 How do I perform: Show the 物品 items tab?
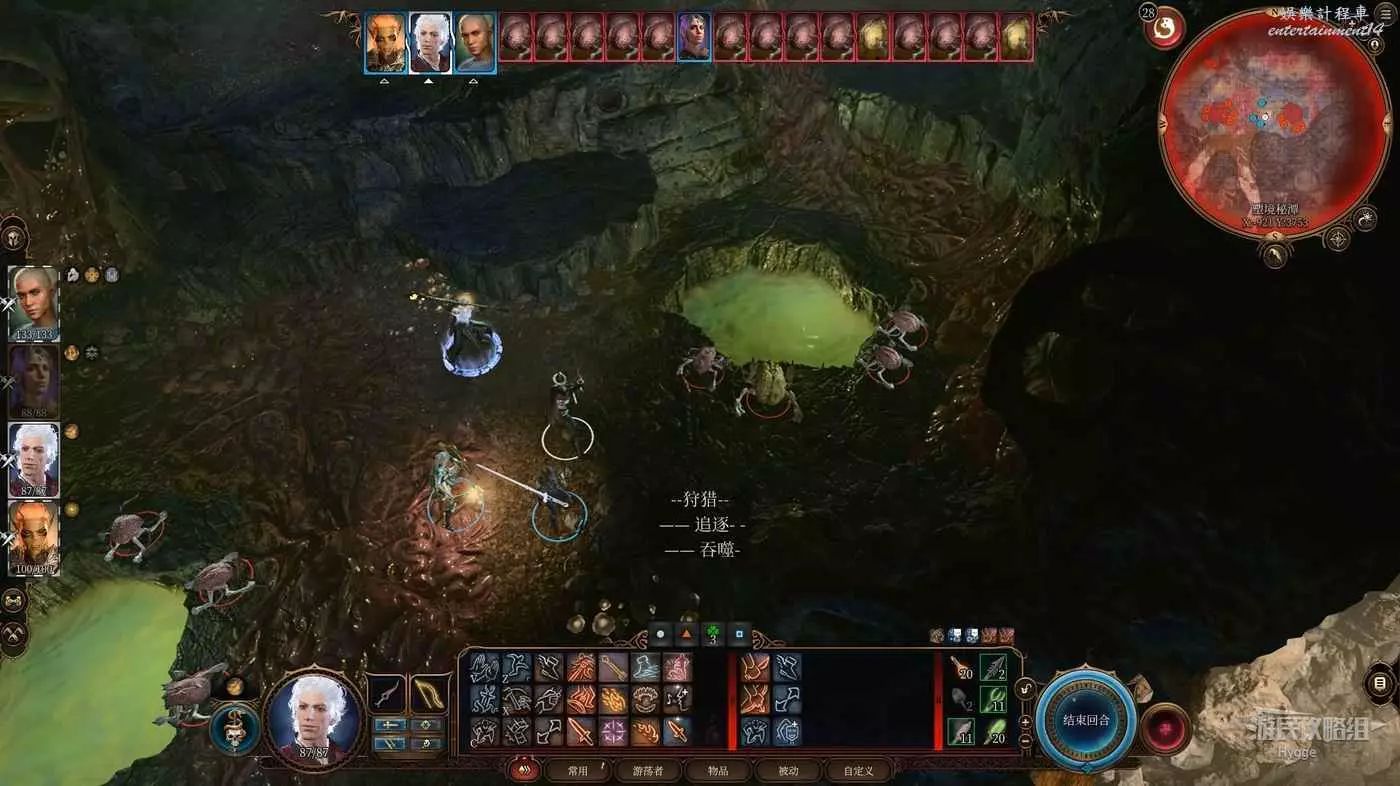pyautogui.click(x=717, y=771)
